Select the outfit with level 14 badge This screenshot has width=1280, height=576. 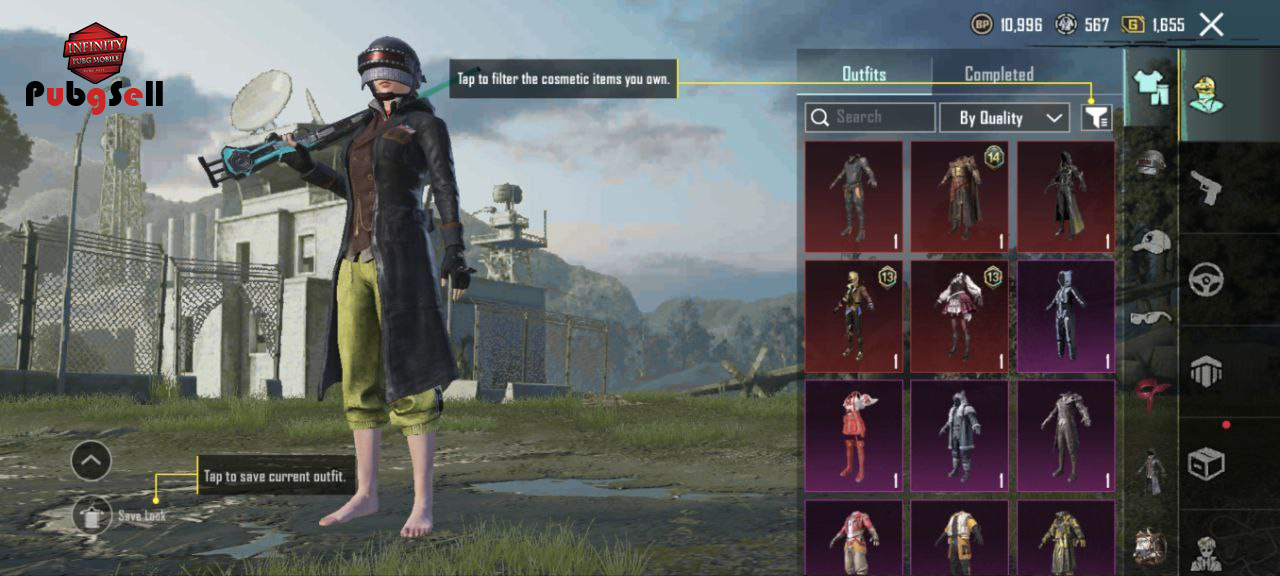tap(959, 196)
